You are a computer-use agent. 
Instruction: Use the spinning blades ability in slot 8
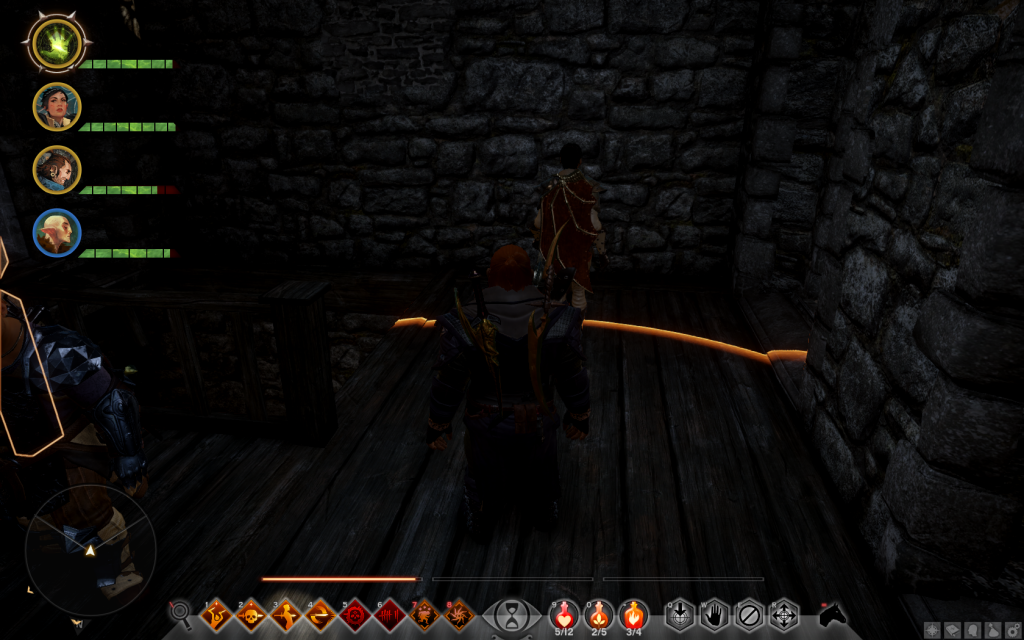(x=460, y=613)
